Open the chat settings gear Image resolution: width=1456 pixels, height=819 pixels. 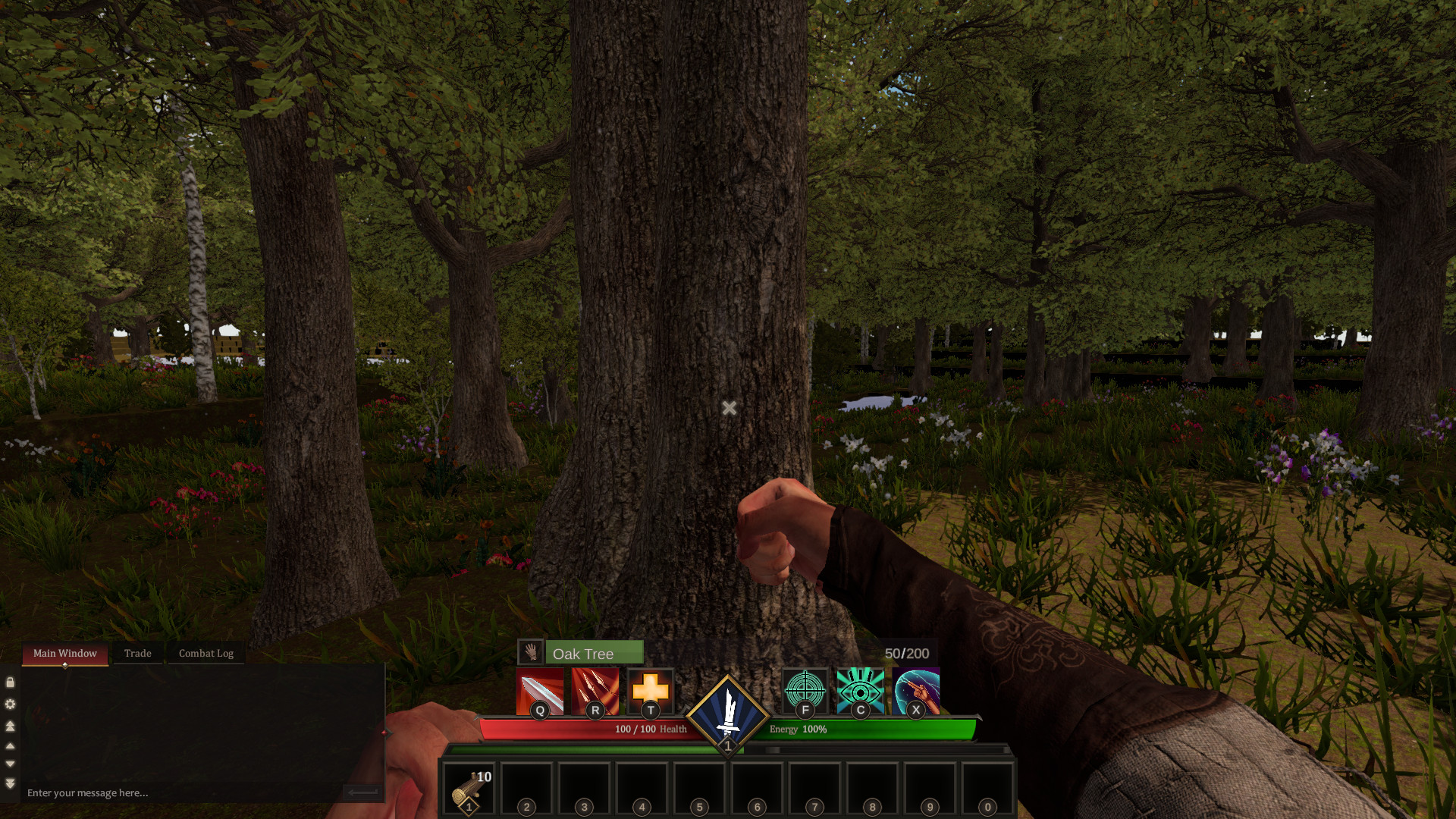point(10,704)
